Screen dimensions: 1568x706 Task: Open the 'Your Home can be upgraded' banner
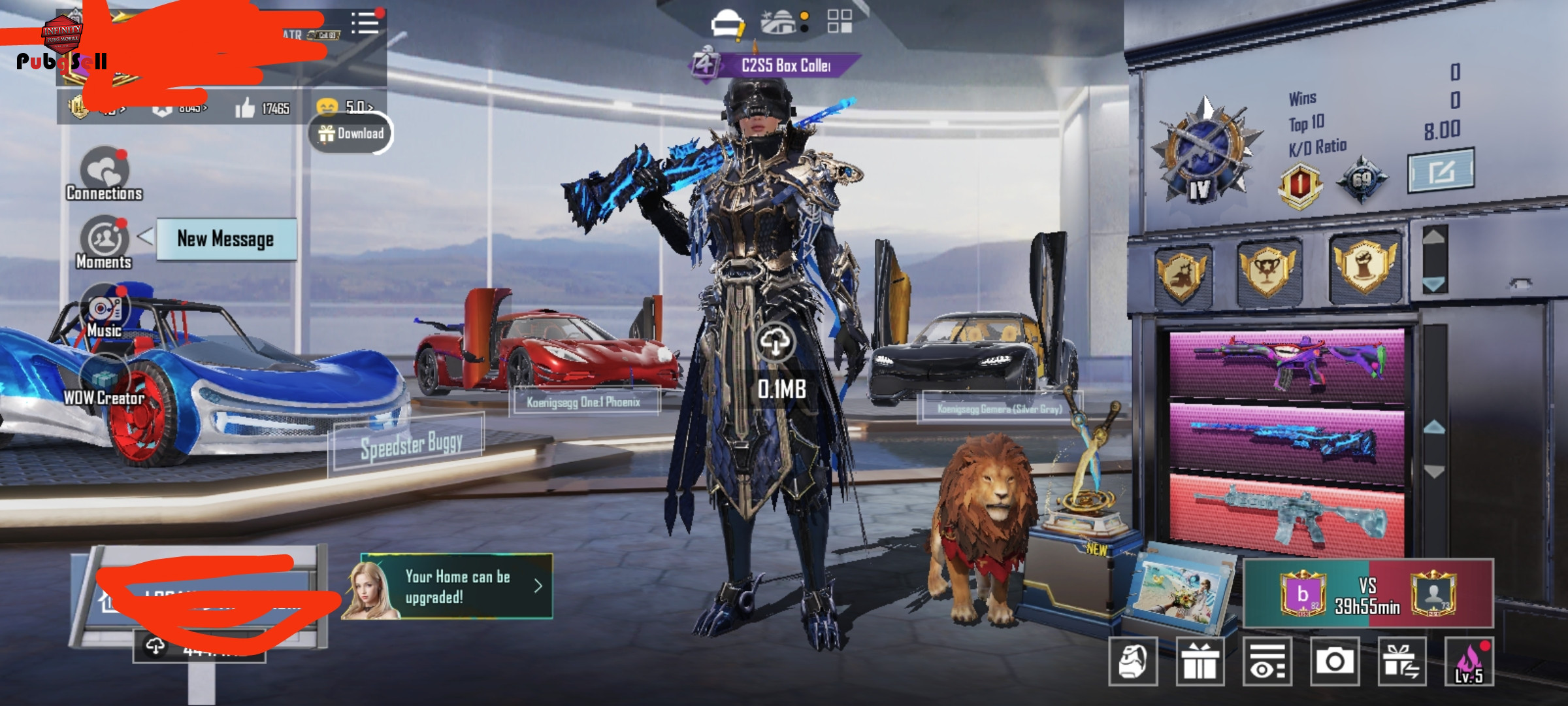457,586
